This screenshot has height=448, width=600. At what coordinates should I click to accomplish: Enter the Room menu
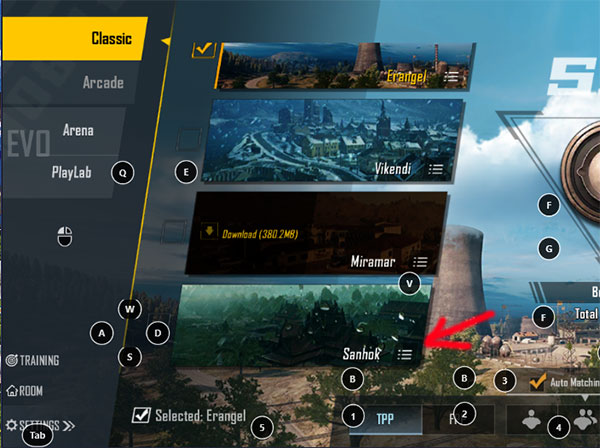pyautogui.click(x=25, y=391)
